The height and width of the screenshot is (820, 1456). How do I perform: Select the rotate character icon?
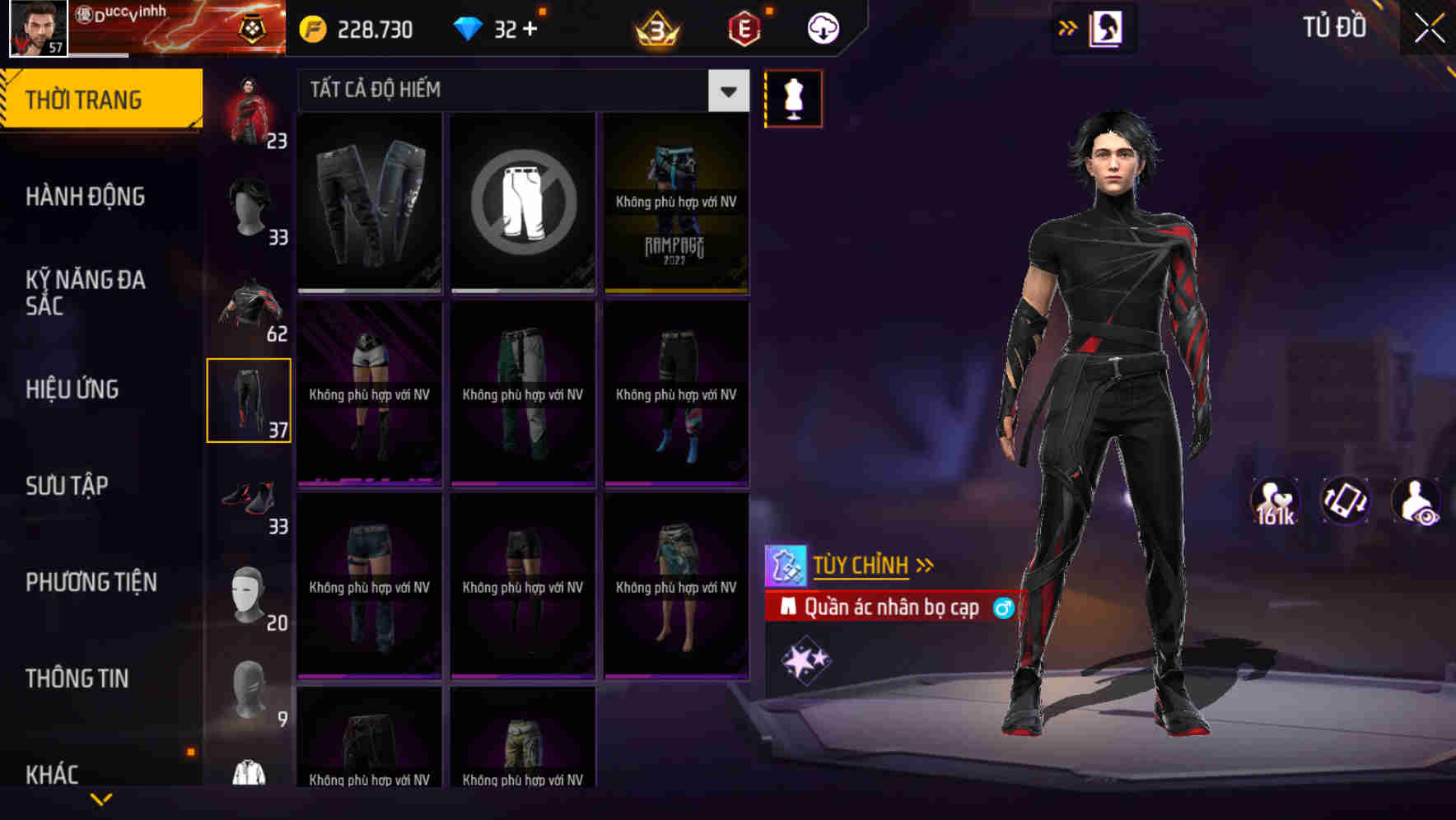[x=1347, y=501]
